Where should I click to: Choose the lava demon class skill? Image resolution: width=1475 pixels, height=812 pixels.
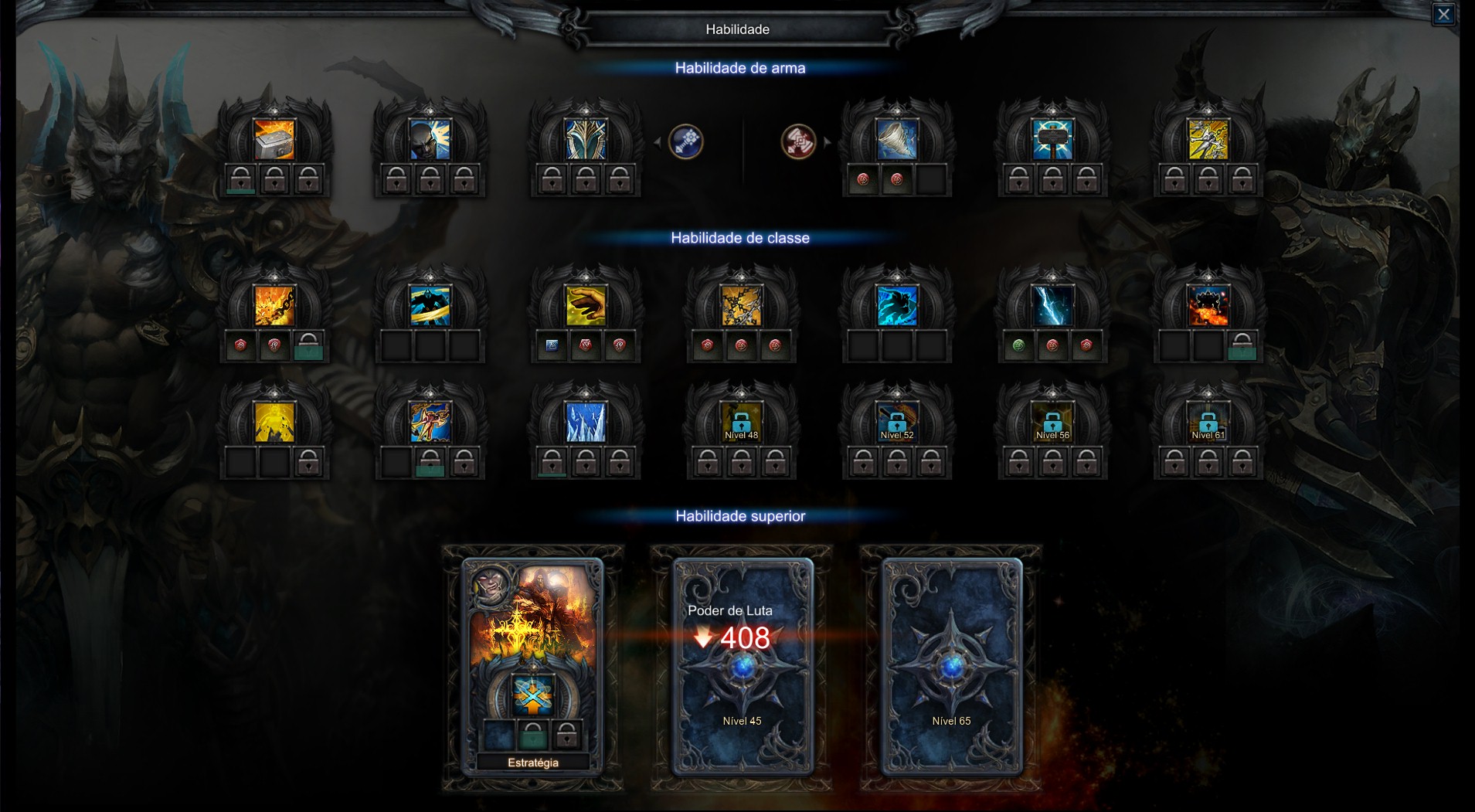point(1208,306)
